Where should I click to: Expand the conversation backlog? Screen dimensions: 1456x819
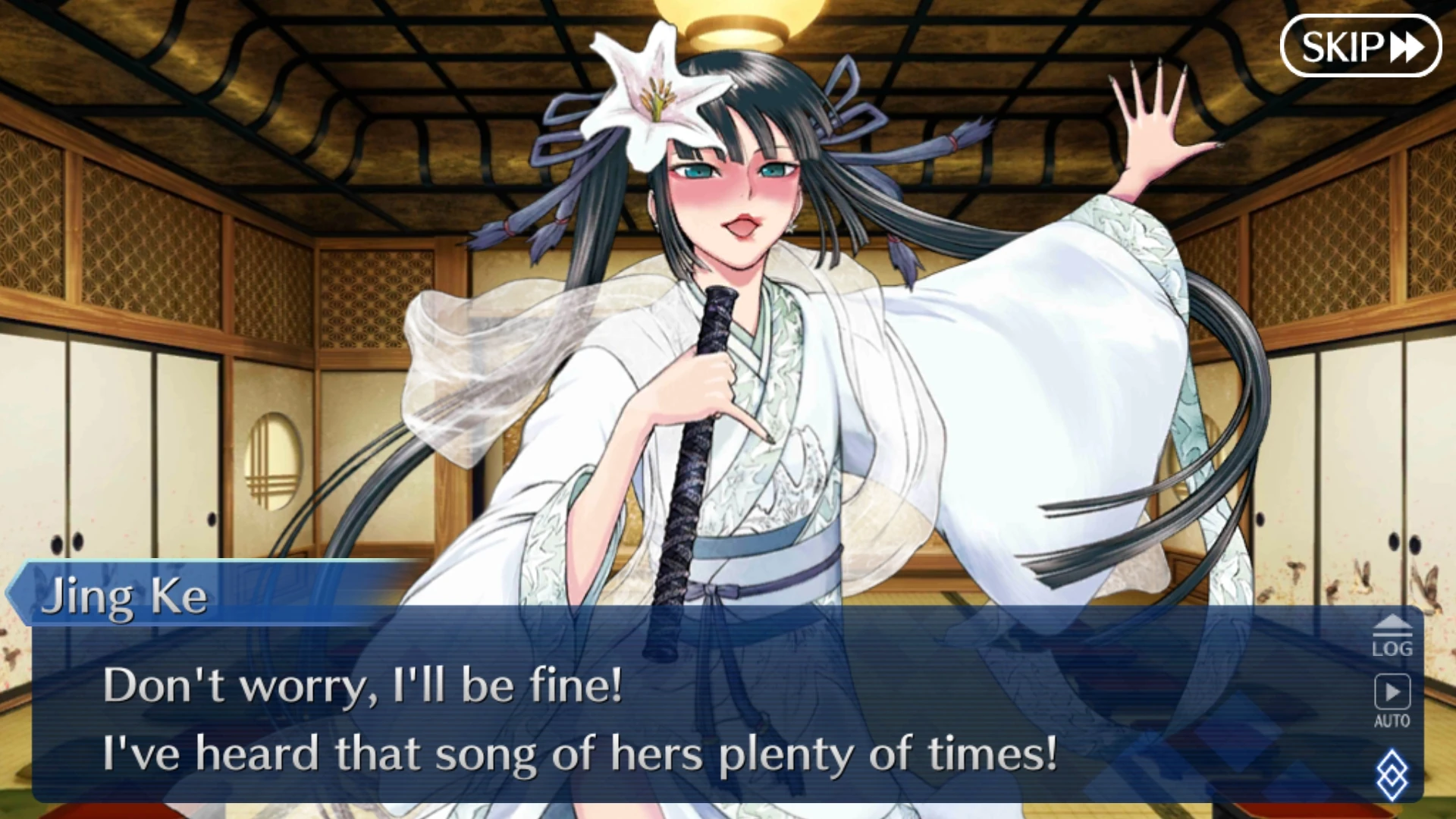coord(1393,637)
